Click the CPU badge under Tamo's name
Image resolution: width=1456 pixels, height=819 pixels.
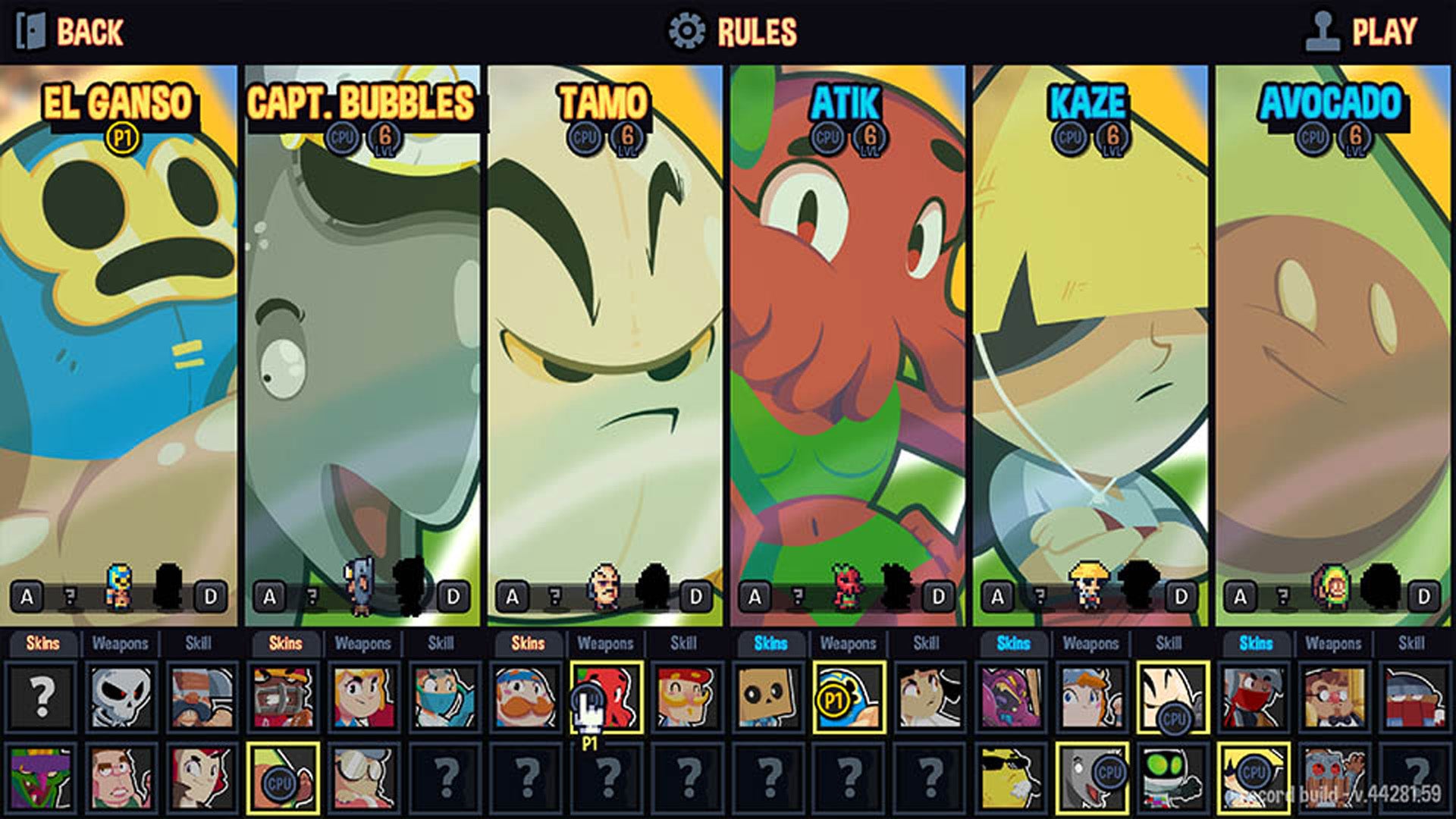[585, 138]
